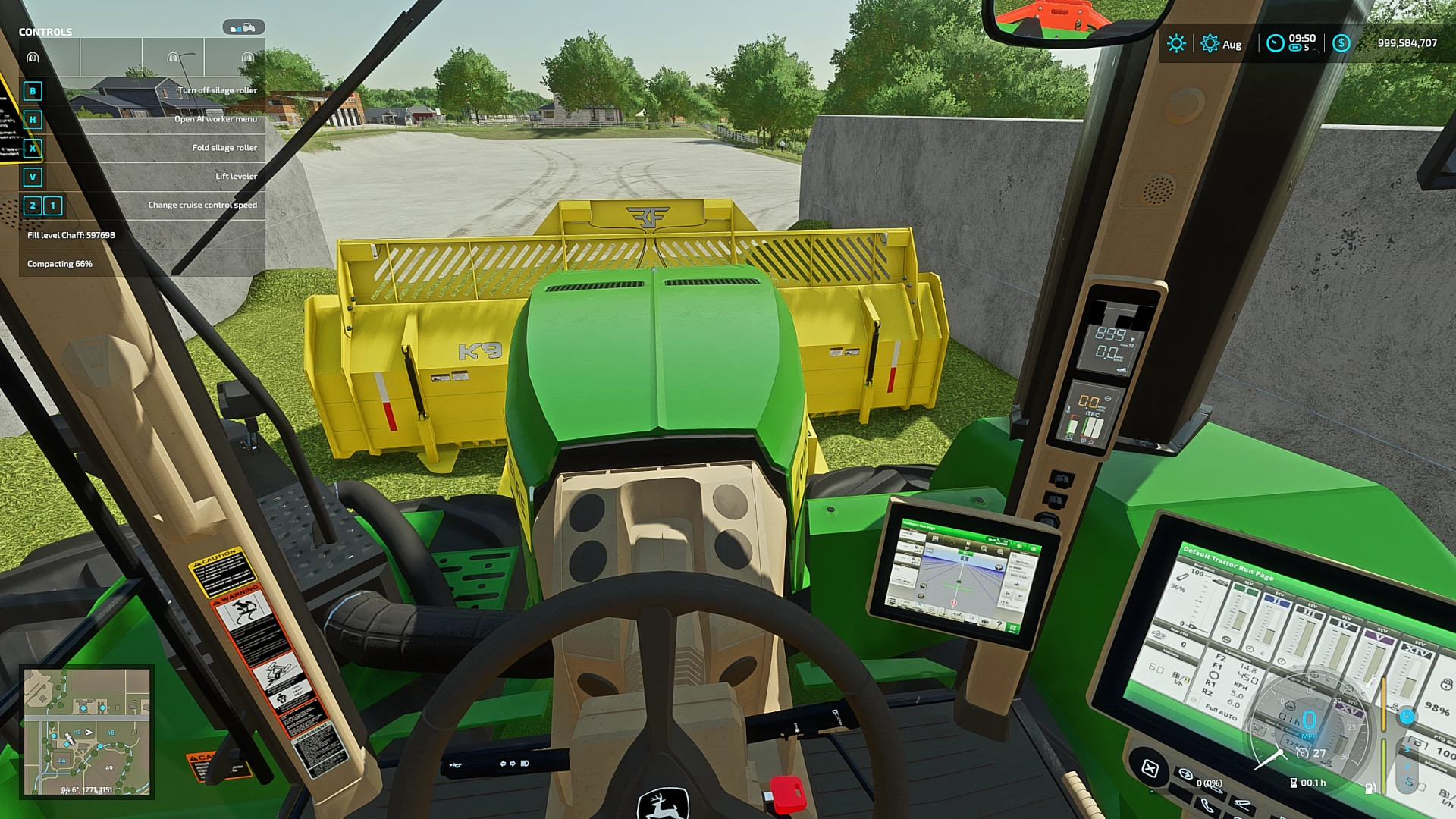The image size is (1456, 819).
Task: Collapse the Controls panel header
Action: click(x=45, y=31)
